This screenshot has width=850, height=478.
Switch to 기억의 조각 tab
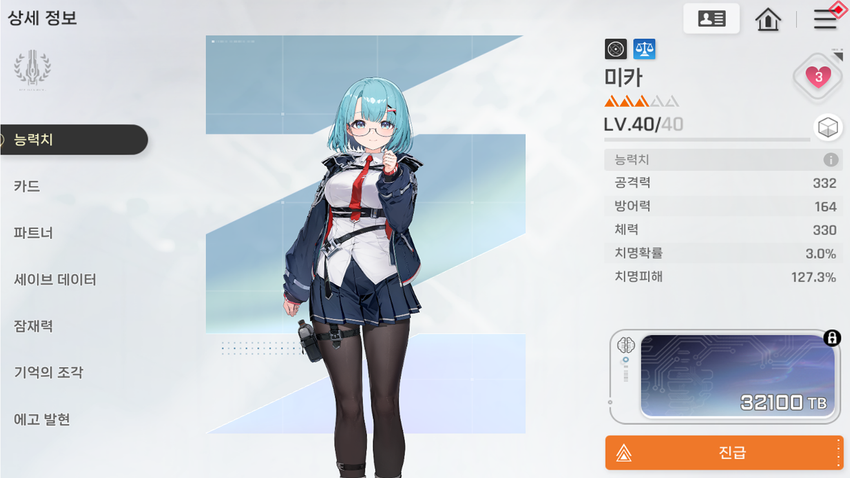(x=48, y=373)
